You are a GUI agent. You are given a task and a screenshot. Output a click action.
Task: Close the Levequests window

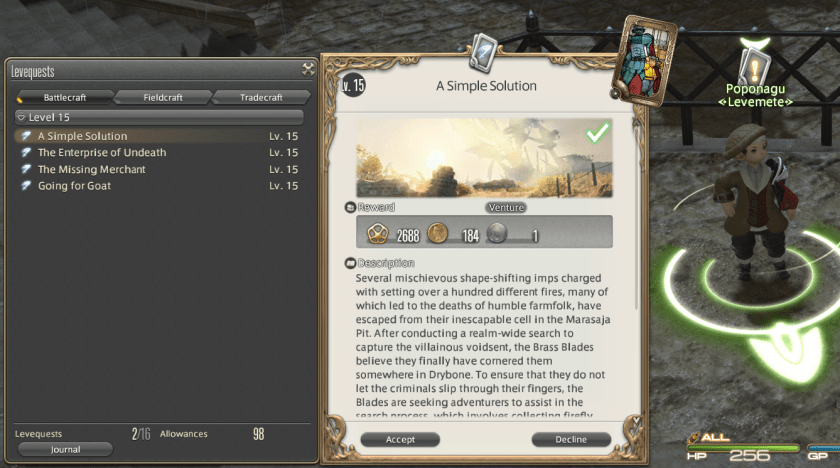point(308,70)
